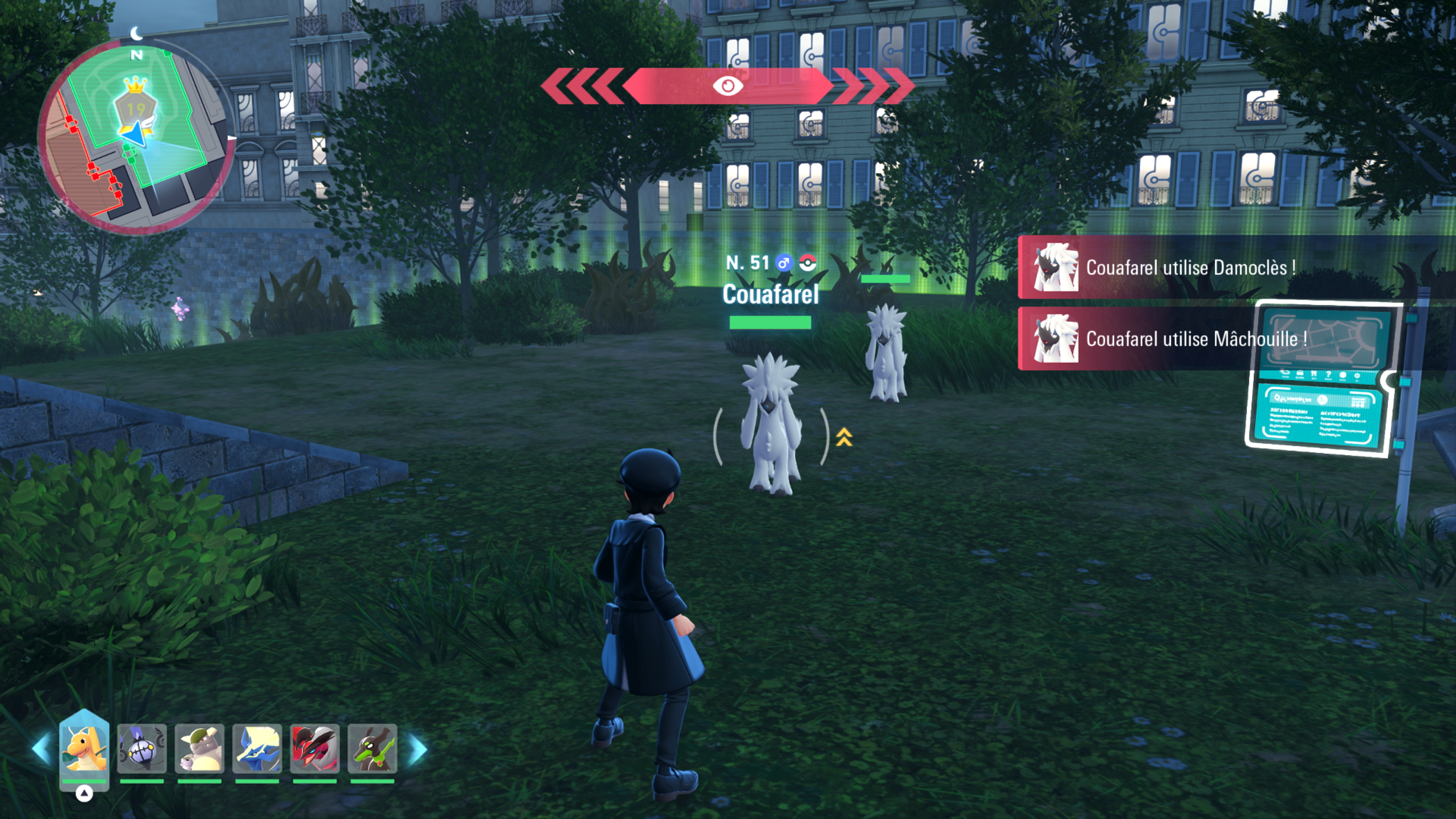Choose Kangaskhan from the party bar
Viewport: 1456px width, 819px height.
click(x=199, y=748)
